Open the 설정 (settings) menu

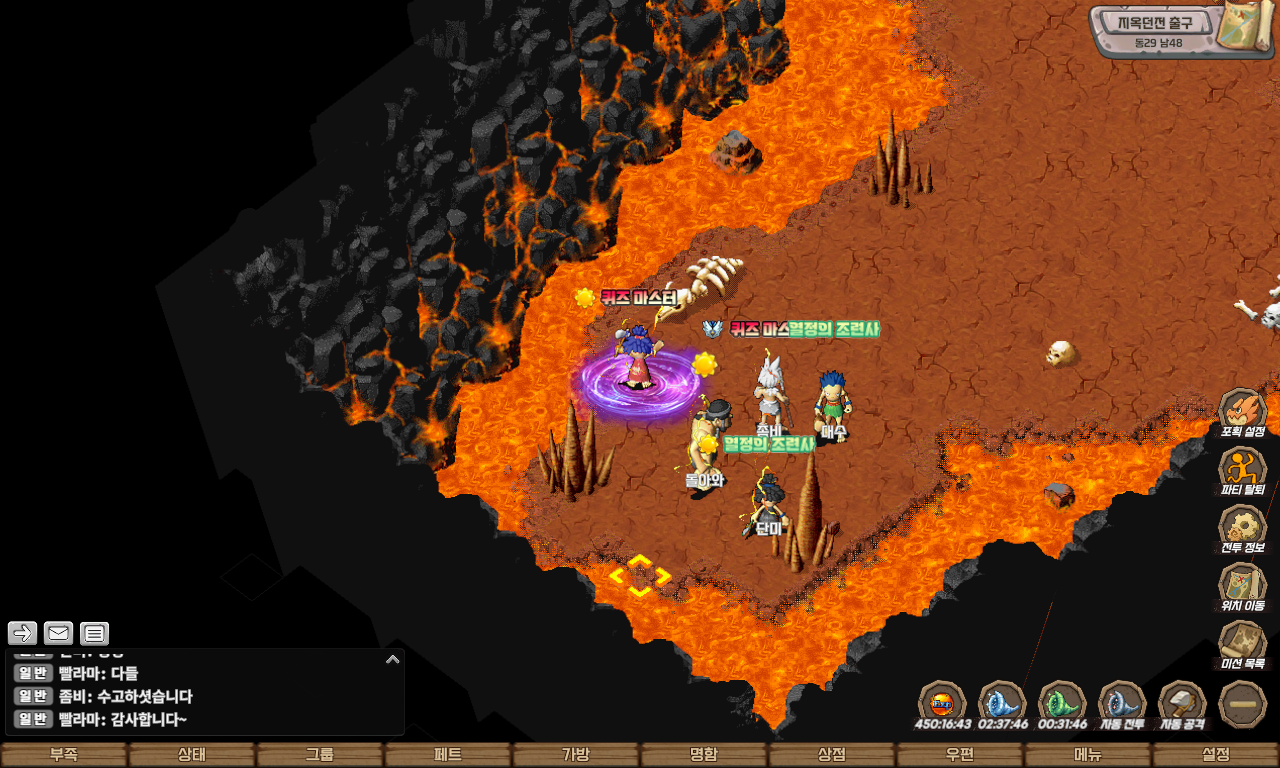pos(1216,755)
